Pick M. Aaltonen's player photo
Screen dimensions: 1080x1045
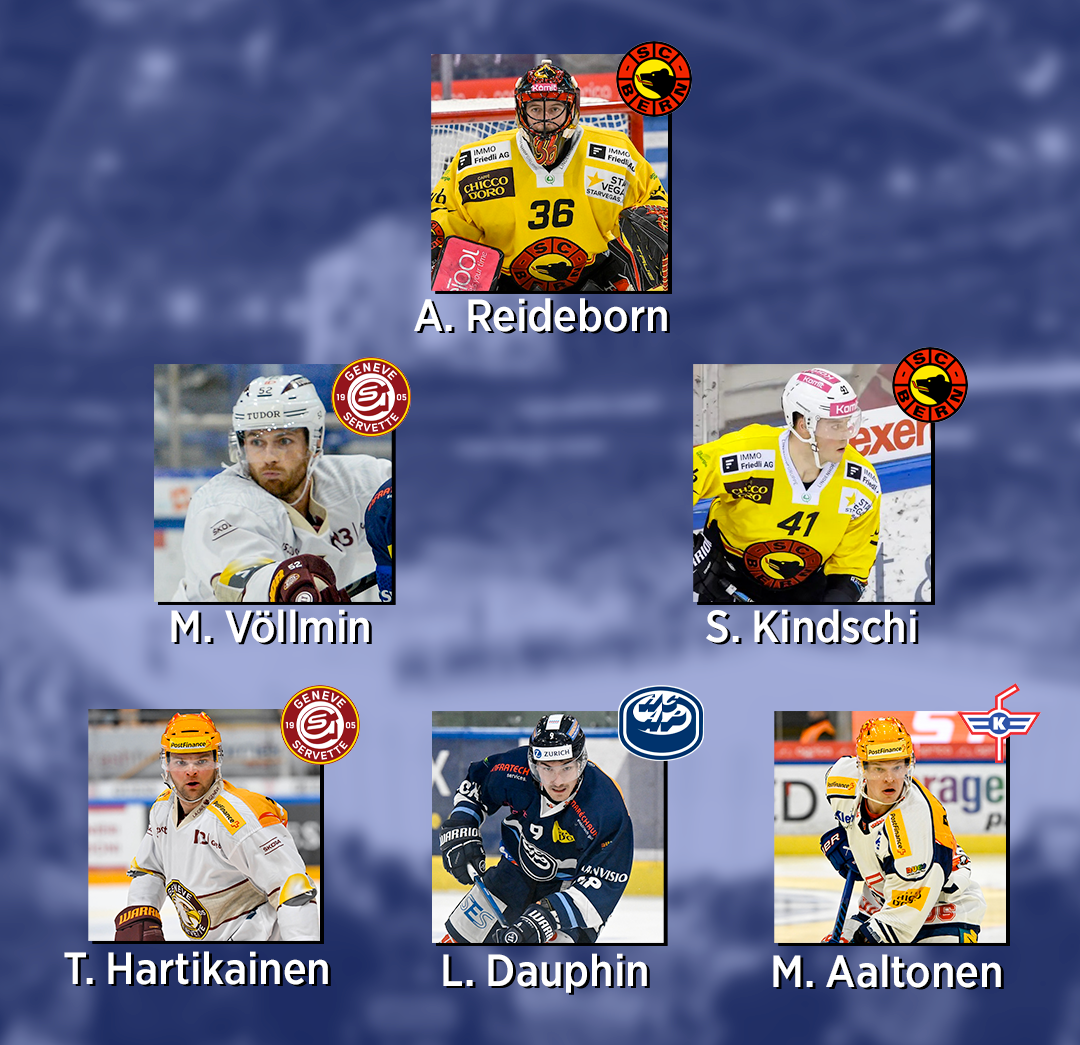point(889,827)
